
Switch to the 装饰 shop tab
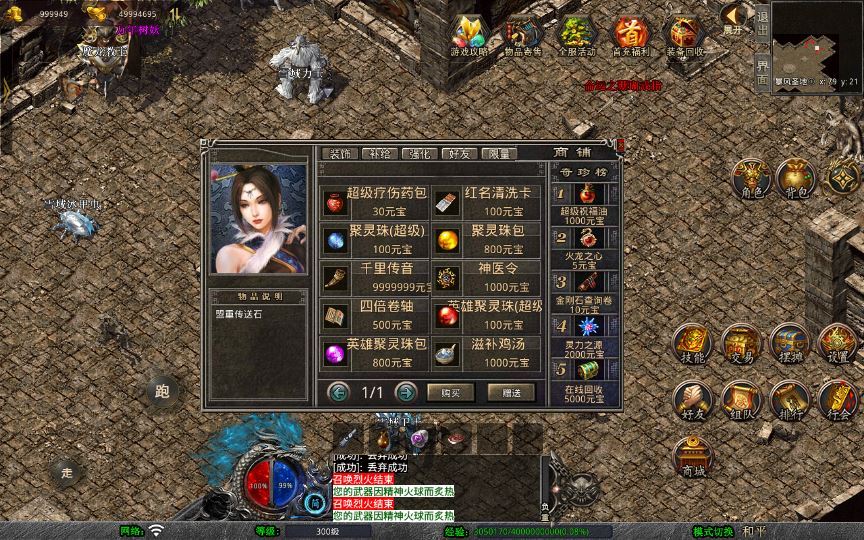click(340, 154)
